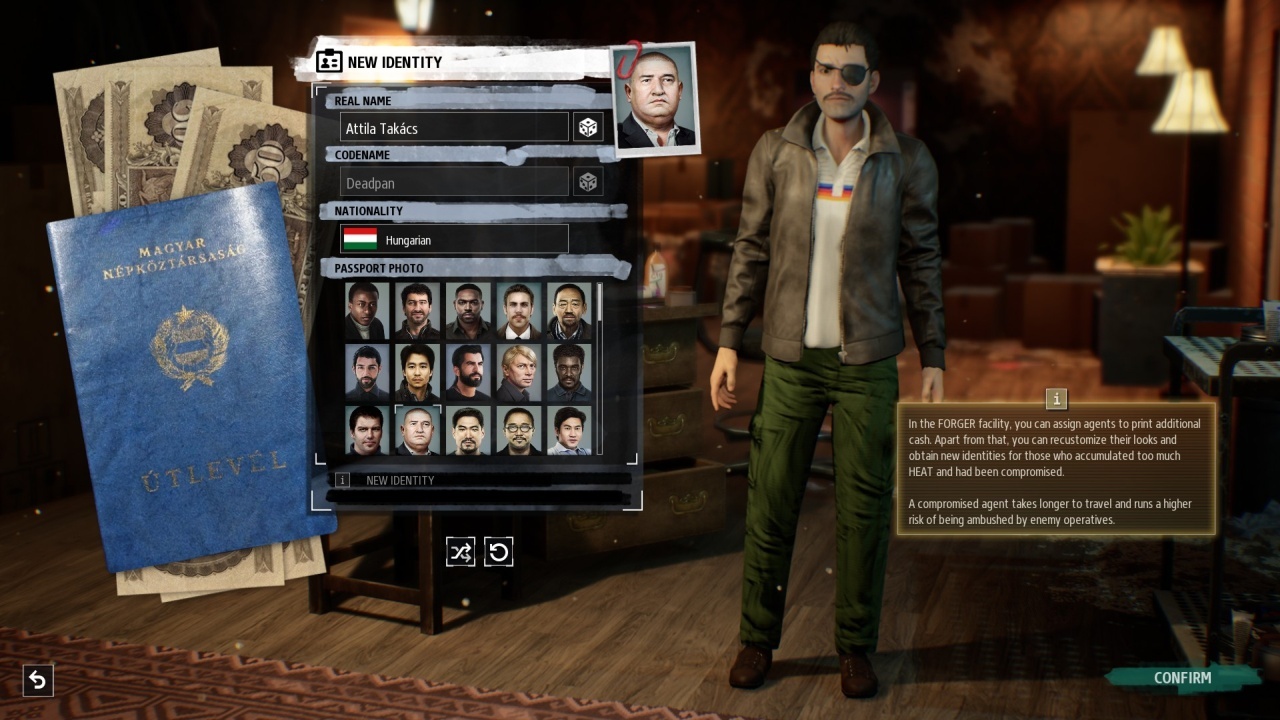Image resolution: width=1280 pixels, height=720 pixels.
Task: Roll the dice for a new codename
Action: (588, 182)
